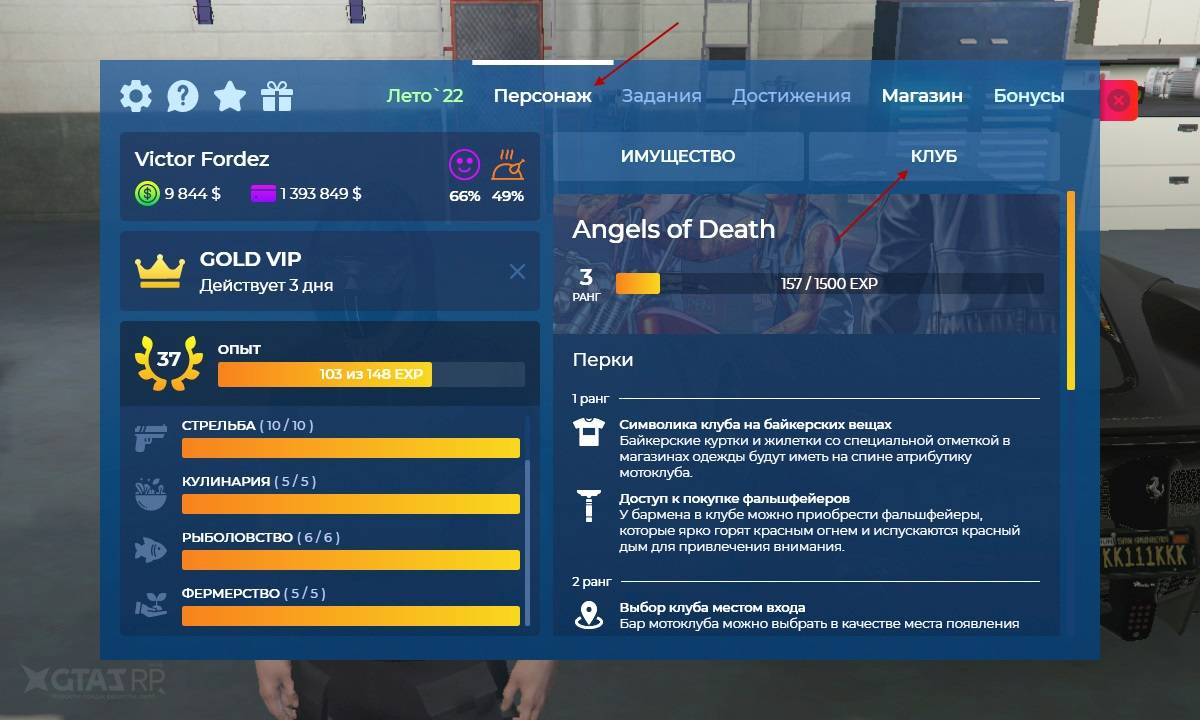Open the gift box icon

[x=277, y=96]
